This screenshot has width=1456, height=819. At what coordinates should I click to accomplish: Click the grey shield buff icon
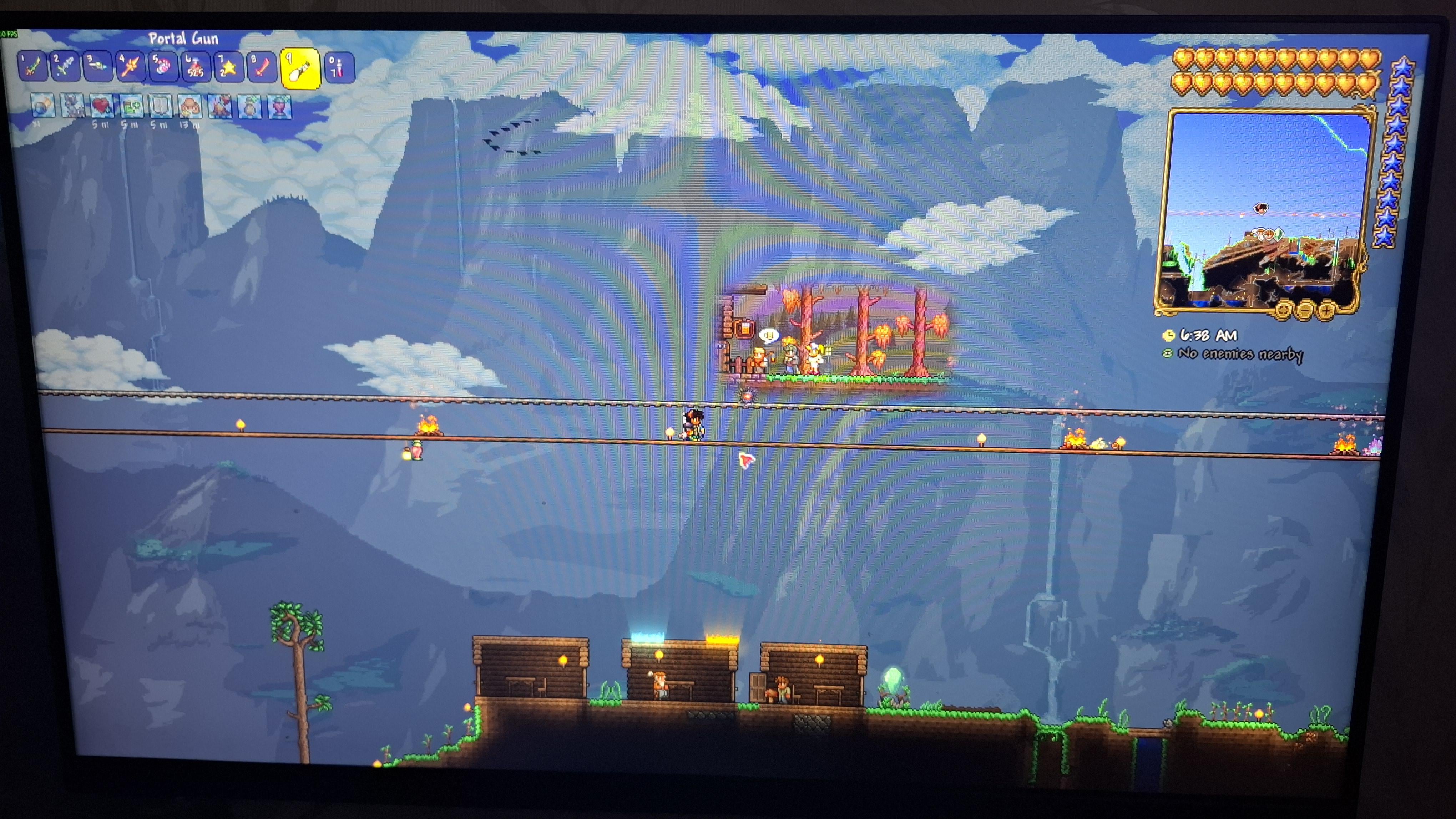tap(161, 106)
